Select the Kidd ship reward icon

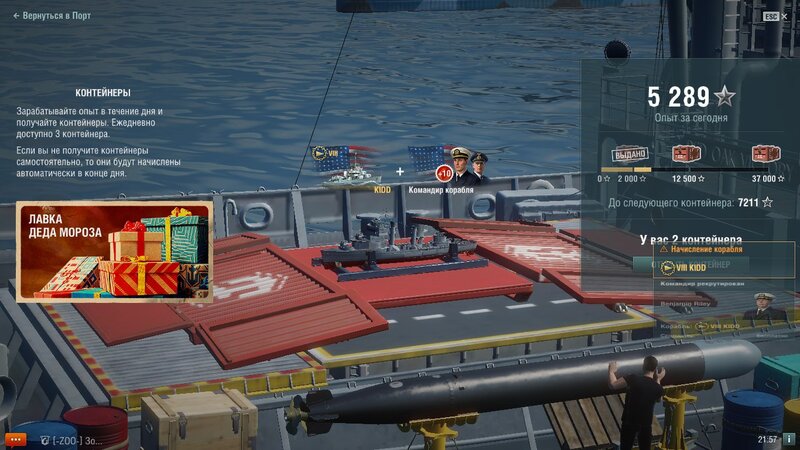347,167
